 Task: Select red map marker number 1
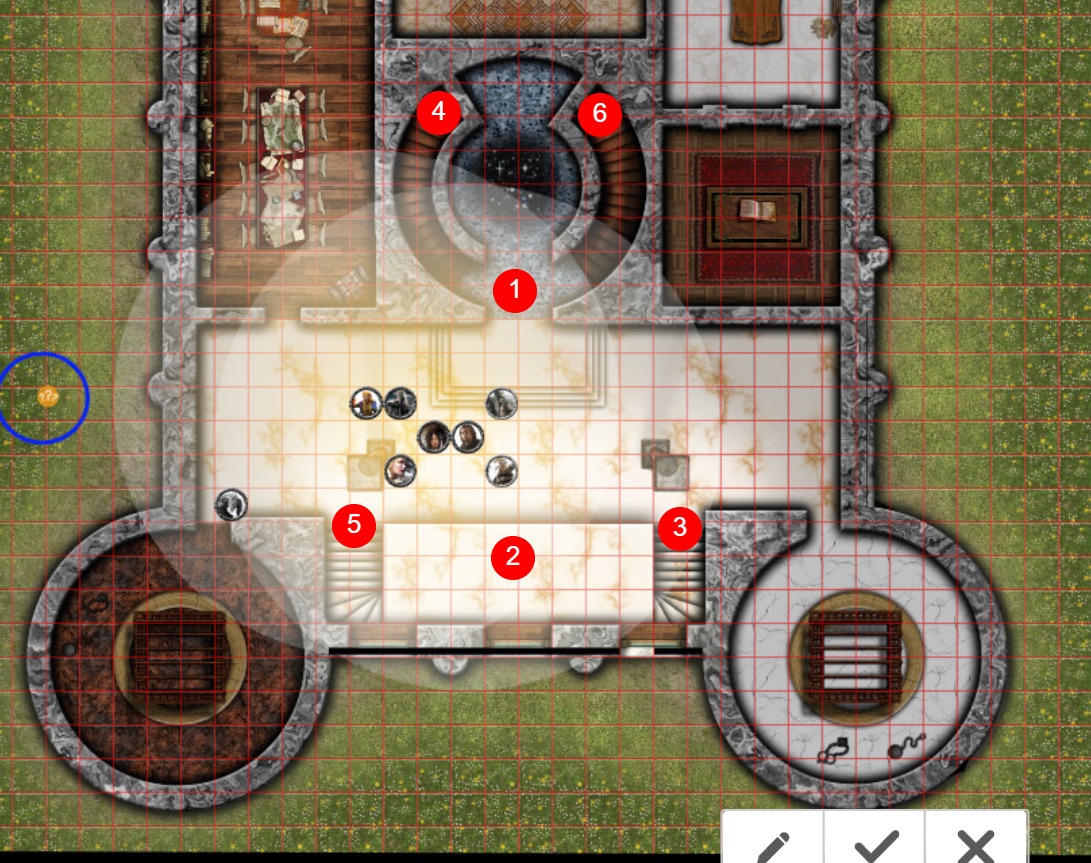pyautogui.click(x=515, y=291)
